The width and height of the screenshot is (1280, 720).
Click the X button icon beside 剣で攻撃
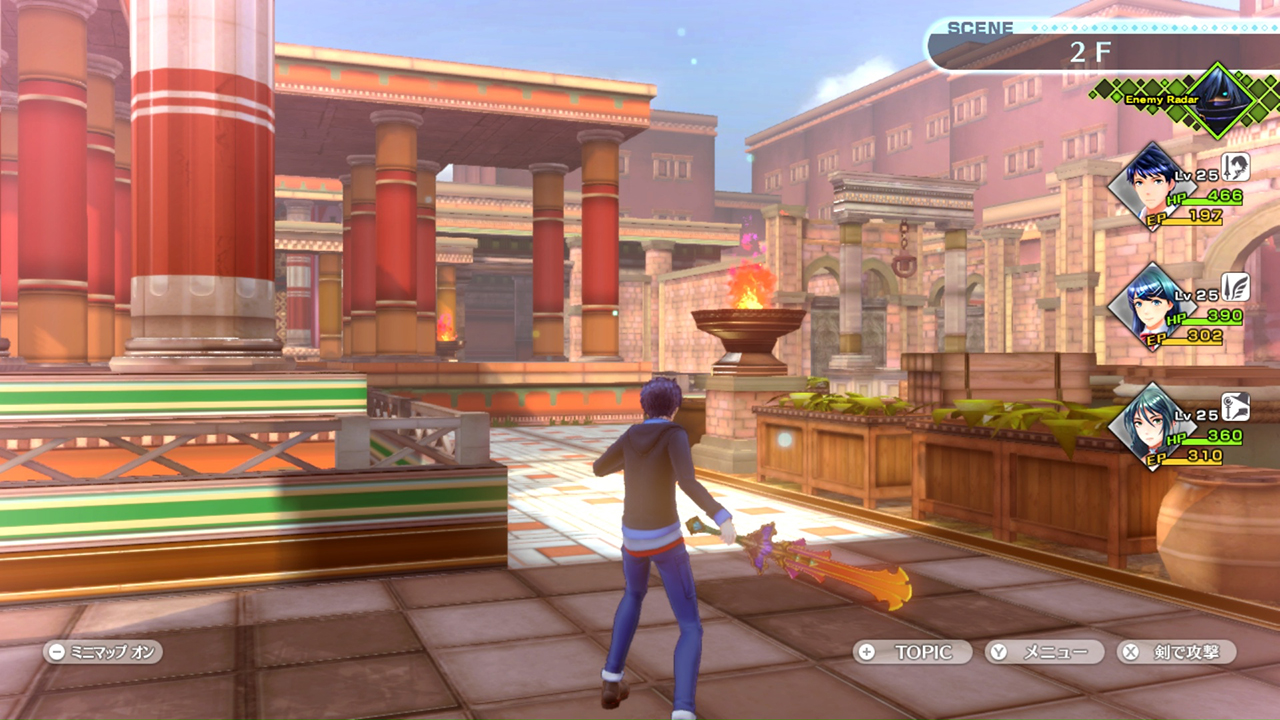click(x=1131, y=652)
